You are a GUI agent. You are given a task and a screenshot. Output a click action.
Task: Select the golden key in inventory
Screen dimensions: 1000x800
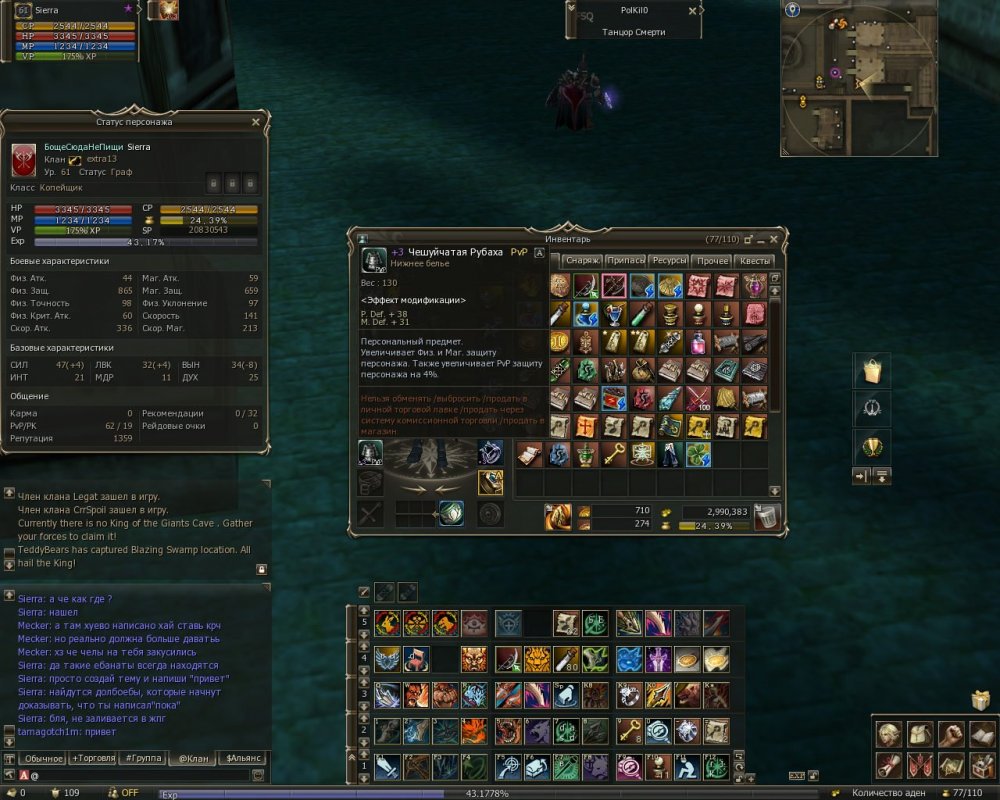pos(614,455)
